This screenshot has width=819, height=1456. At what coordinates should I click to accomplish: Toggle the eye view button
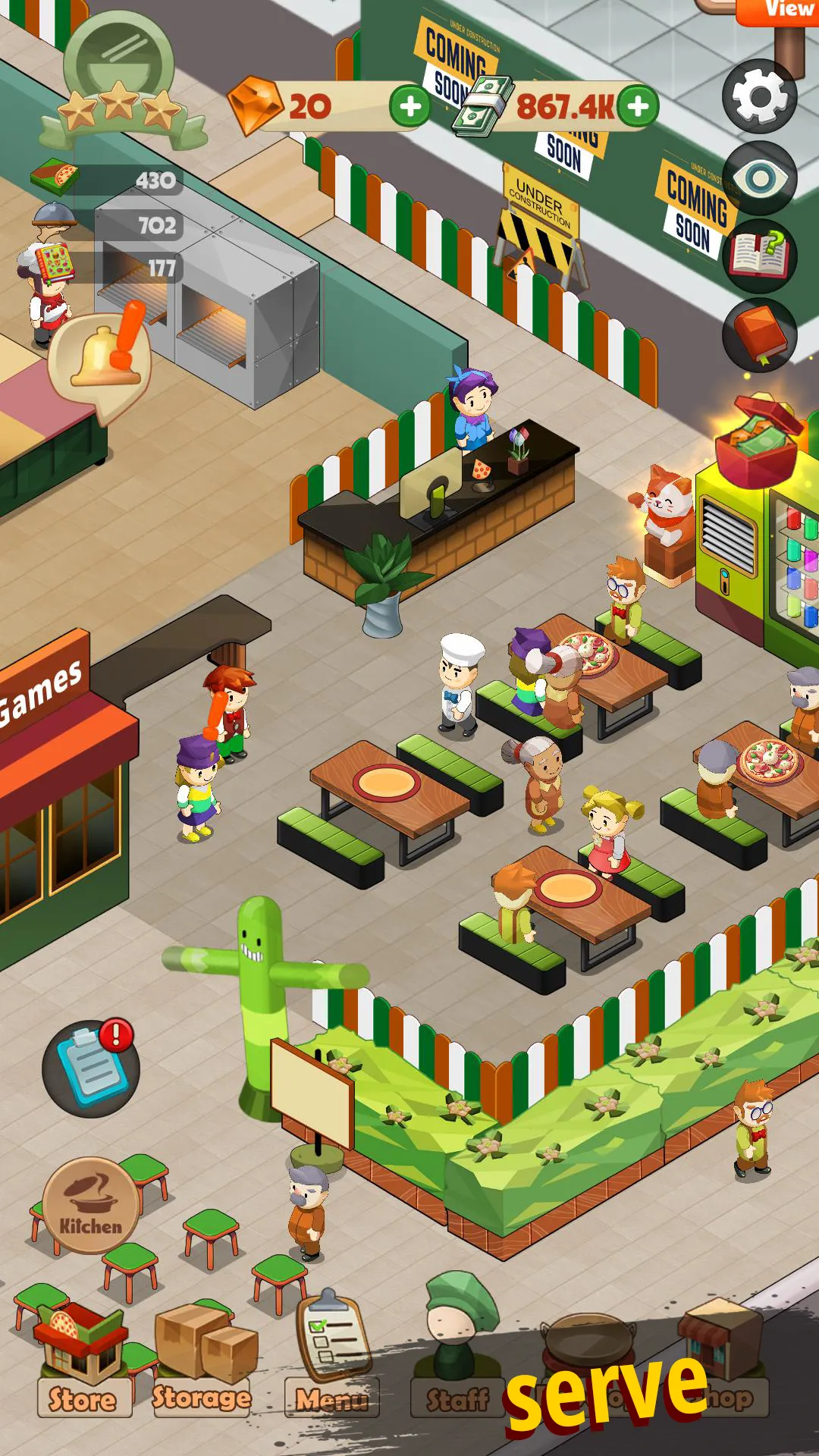(x=759, y=179)
